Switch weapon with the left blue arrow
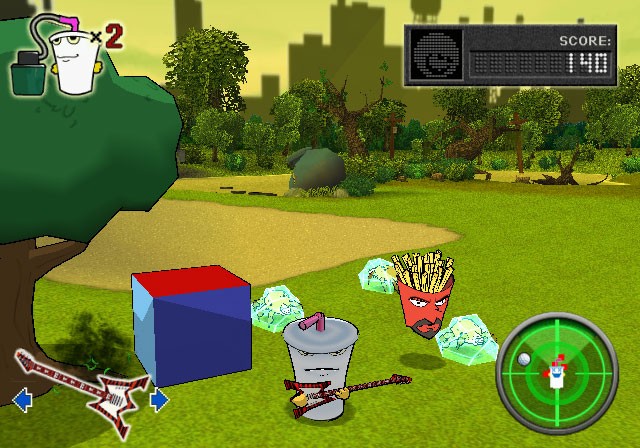 click(19, 401)
